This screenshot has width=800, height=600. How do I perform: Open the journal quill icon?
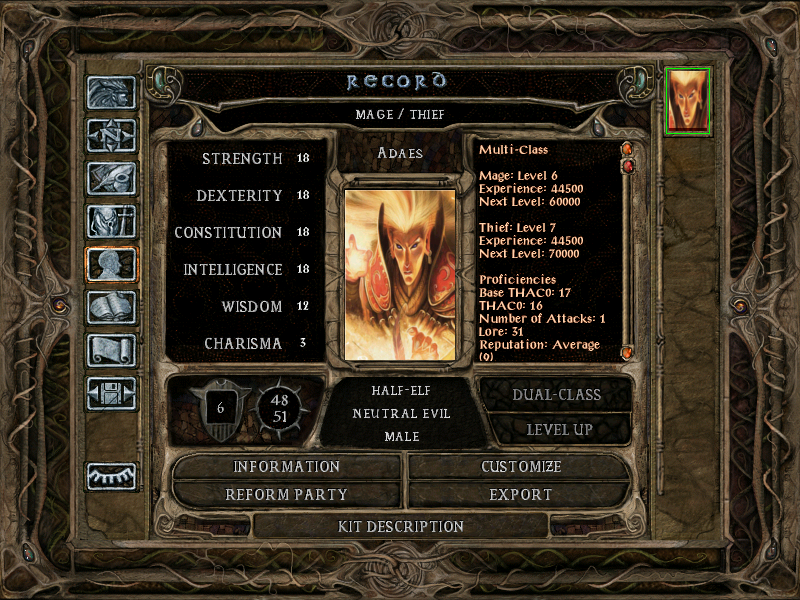coord(111,178)
